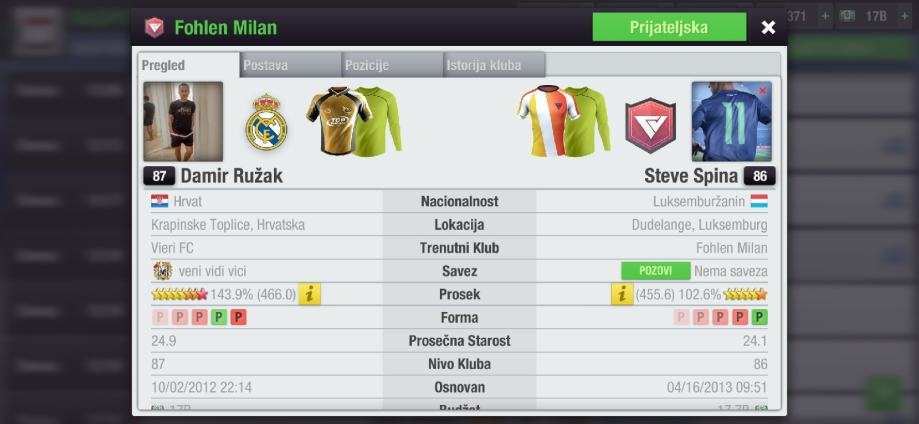Challenge with the Prijateljska button
Viewport: 919px width, 424px height.
point(668,27)
